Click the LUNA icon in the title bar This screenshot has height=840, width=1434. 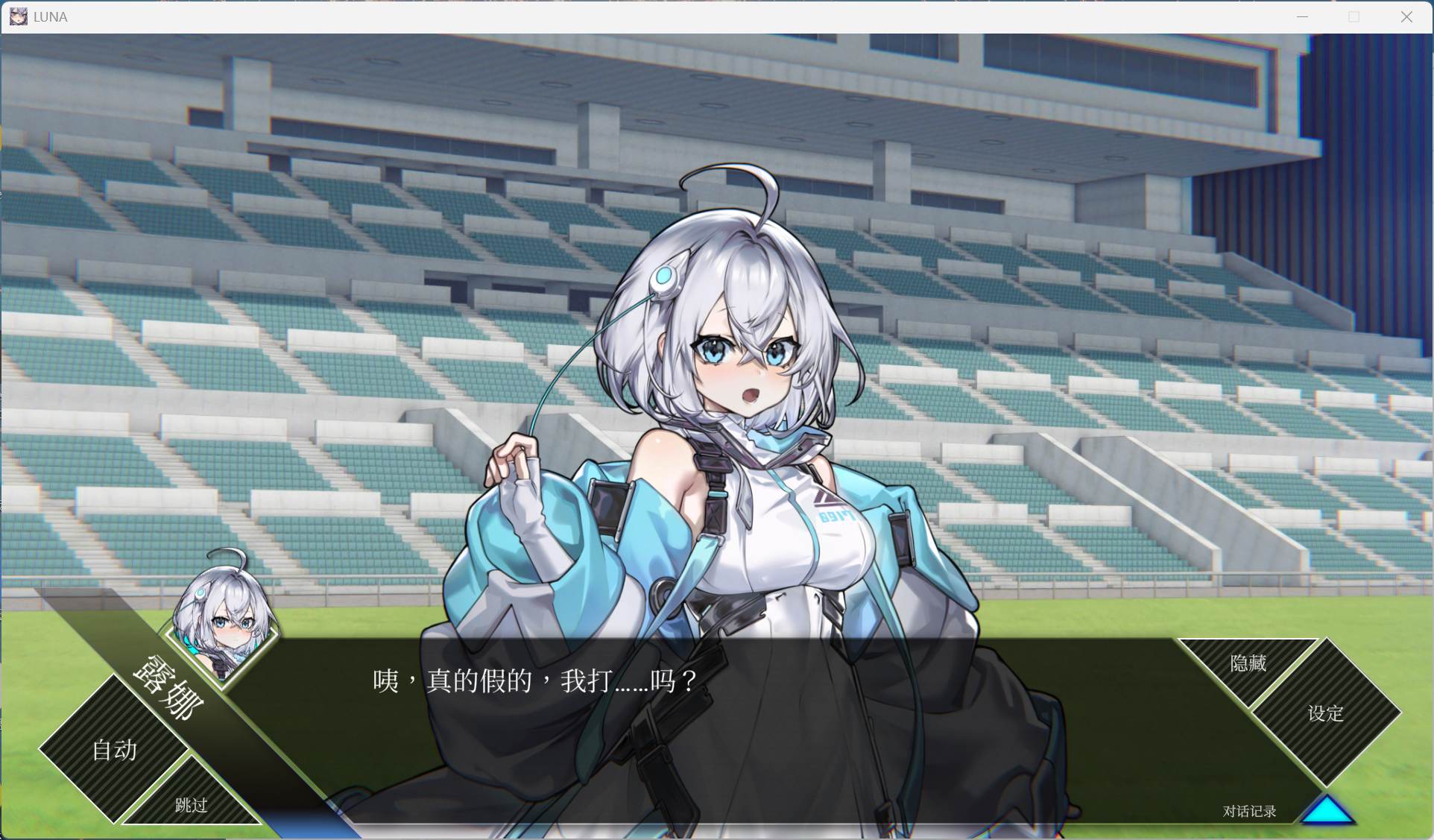coord(18,16)
